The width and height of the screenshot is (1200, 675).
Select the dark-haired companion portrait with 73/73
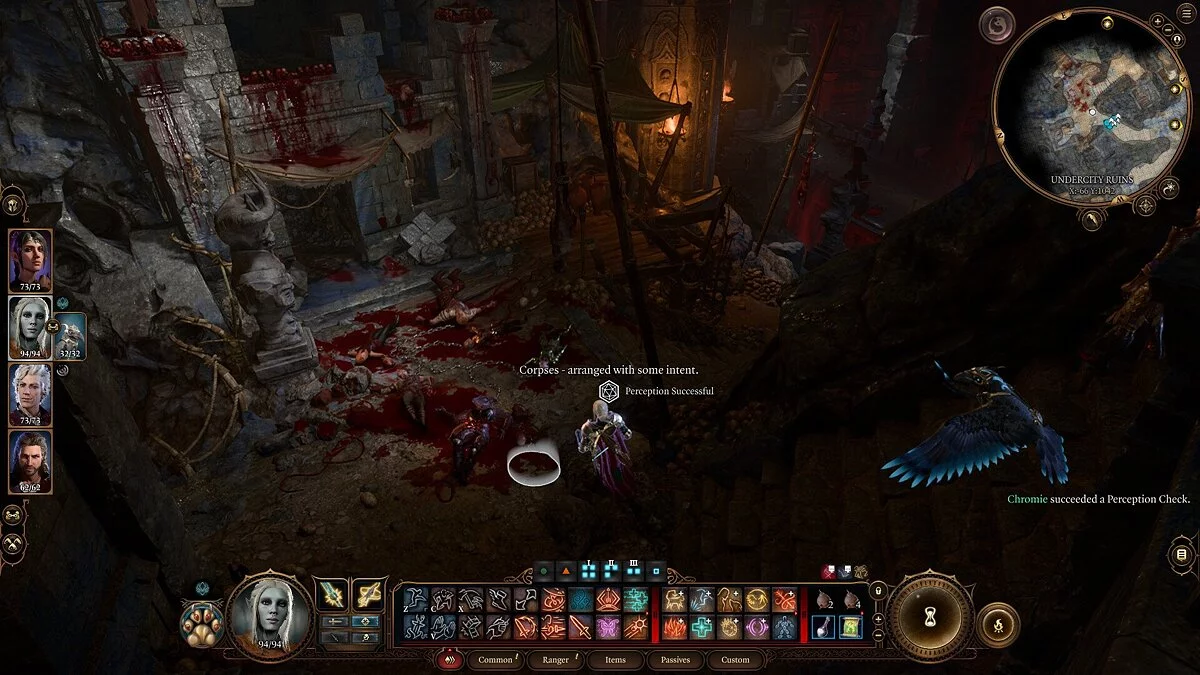30,259
